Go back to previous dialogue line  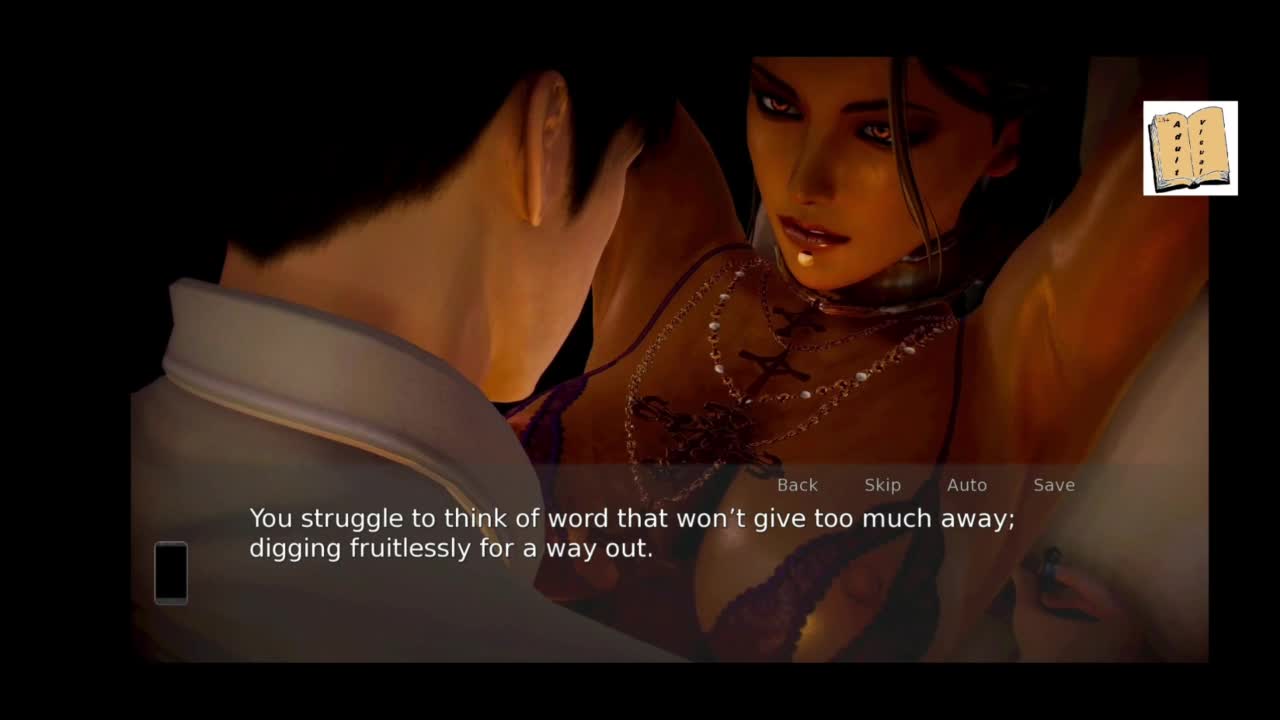[x=797, y=485]
